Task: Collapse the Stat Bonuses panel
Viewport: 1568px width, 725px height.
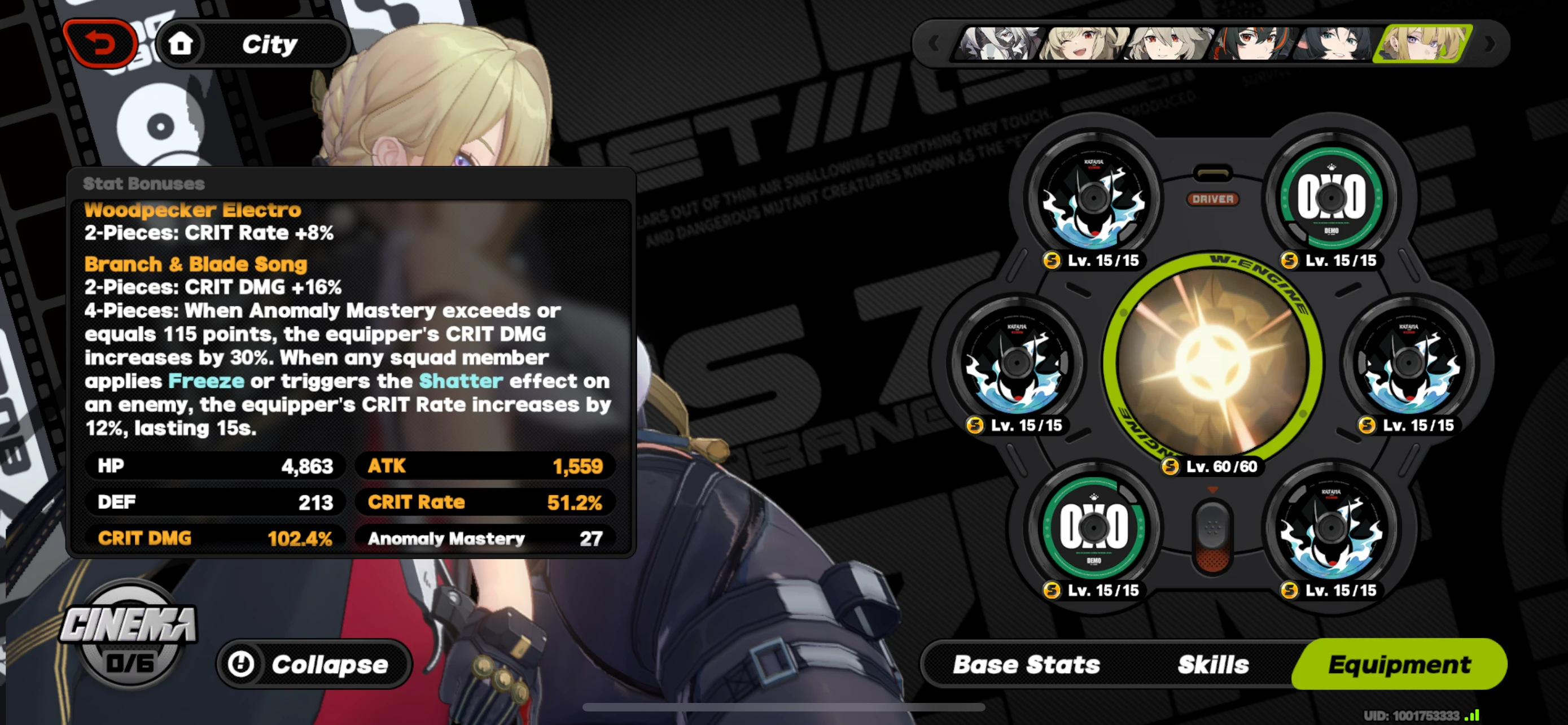Action: pos(312,664)
